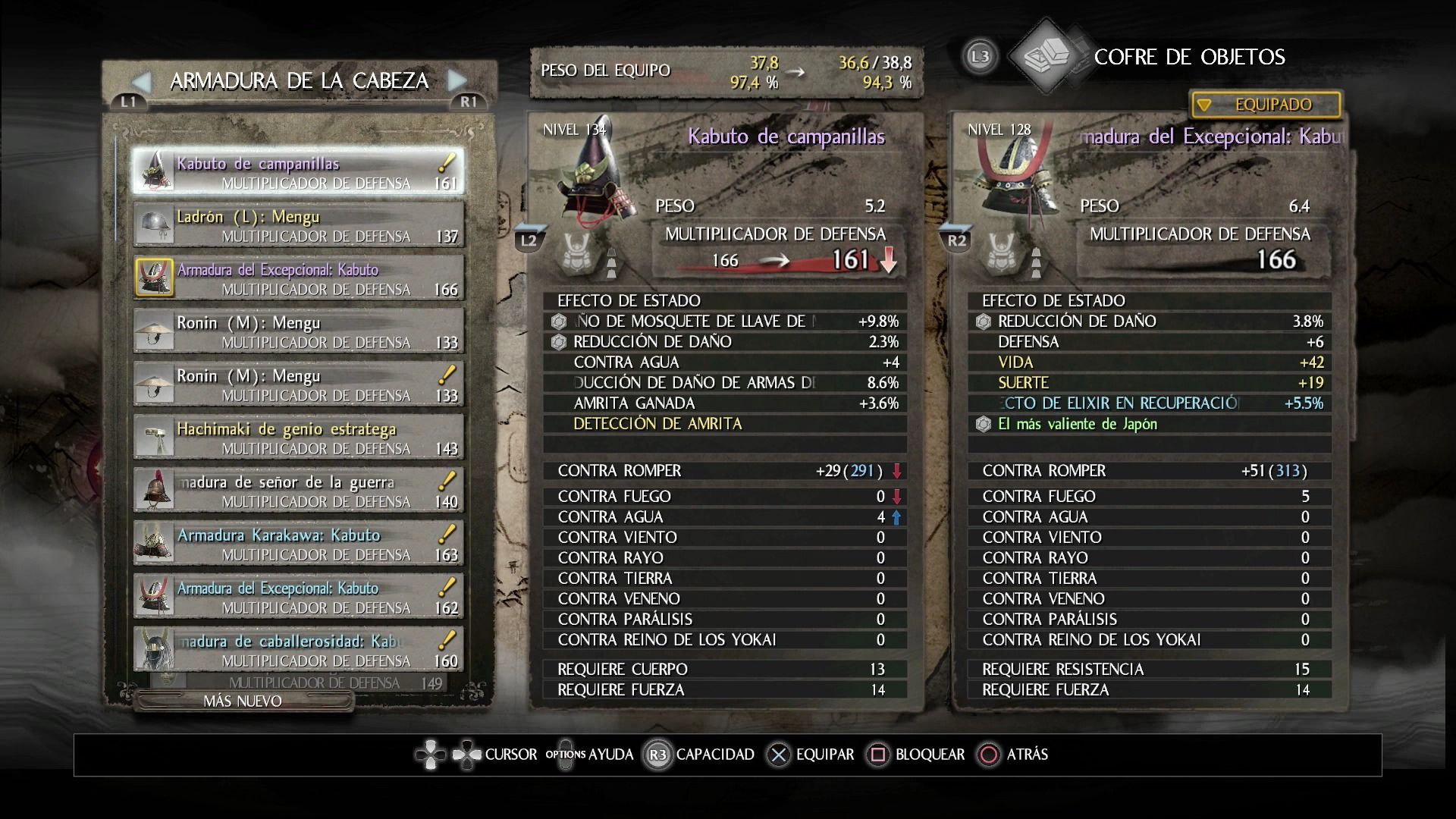Pick the Armadura de caballerosidad: Kabuto
Viewport: 1456px width, 819px height.
pos(298,650)
